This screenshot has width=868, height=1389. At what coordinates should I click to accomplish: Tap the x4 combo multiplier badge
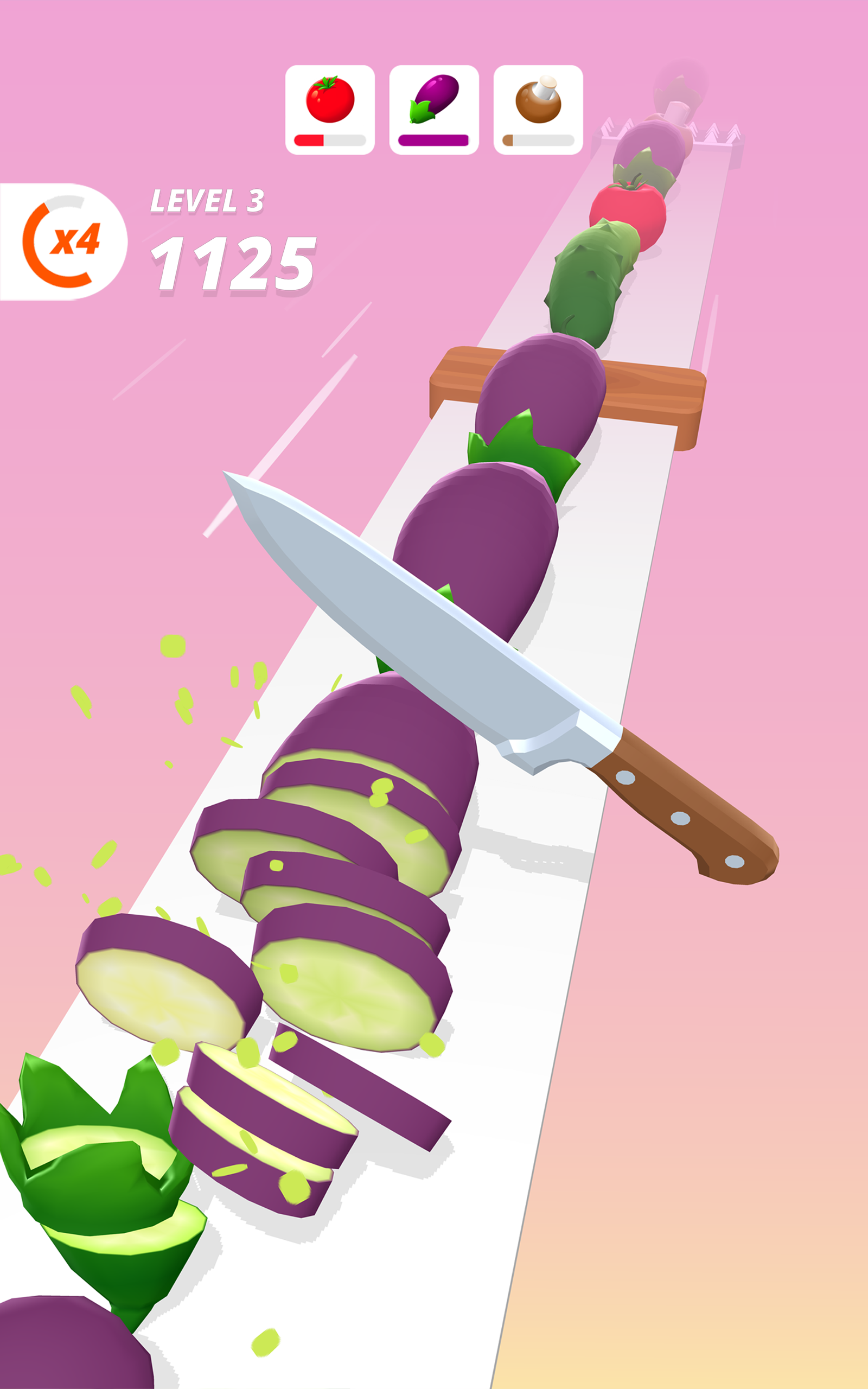pos(75,244)
